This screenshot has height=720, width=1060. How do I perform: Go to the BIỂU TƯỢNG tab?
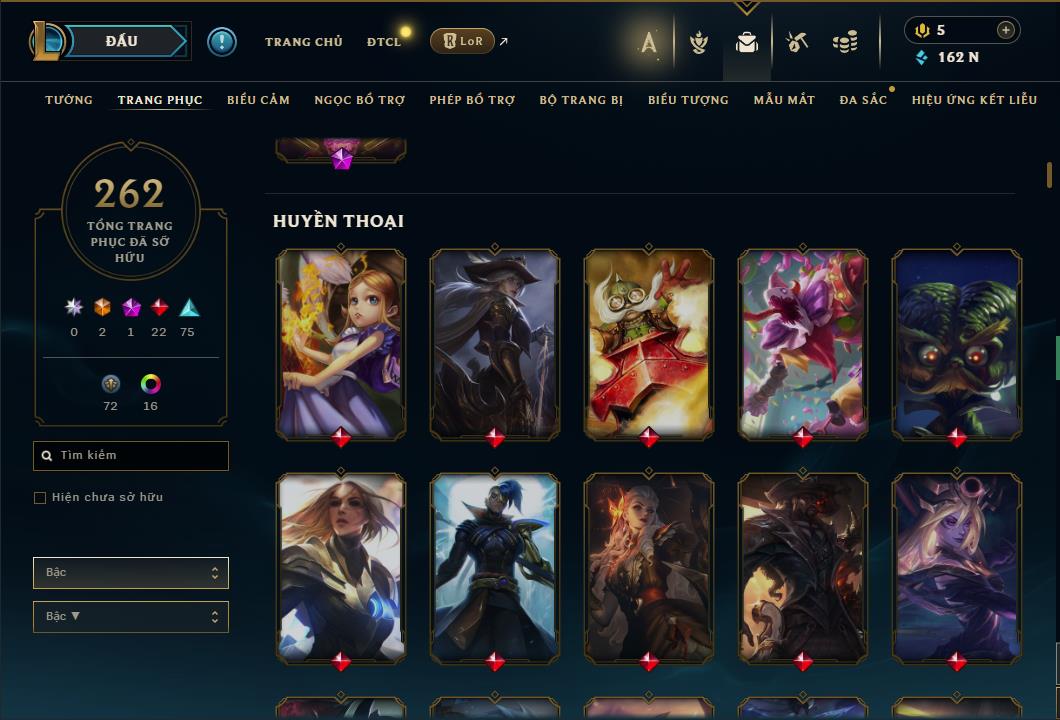pos(688,100)
